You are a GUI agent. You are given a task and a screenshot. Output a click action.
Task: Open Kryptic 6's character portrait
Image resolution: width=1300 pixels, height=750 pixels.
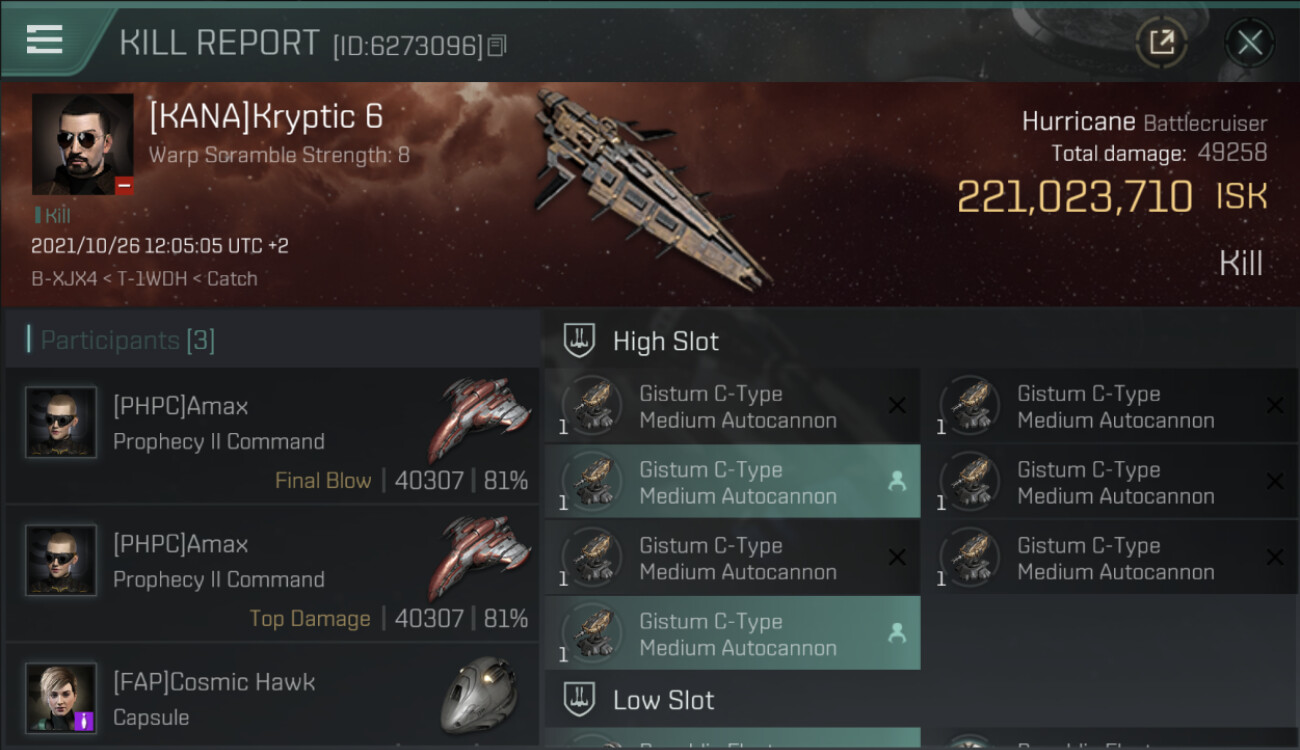[82, 144]
